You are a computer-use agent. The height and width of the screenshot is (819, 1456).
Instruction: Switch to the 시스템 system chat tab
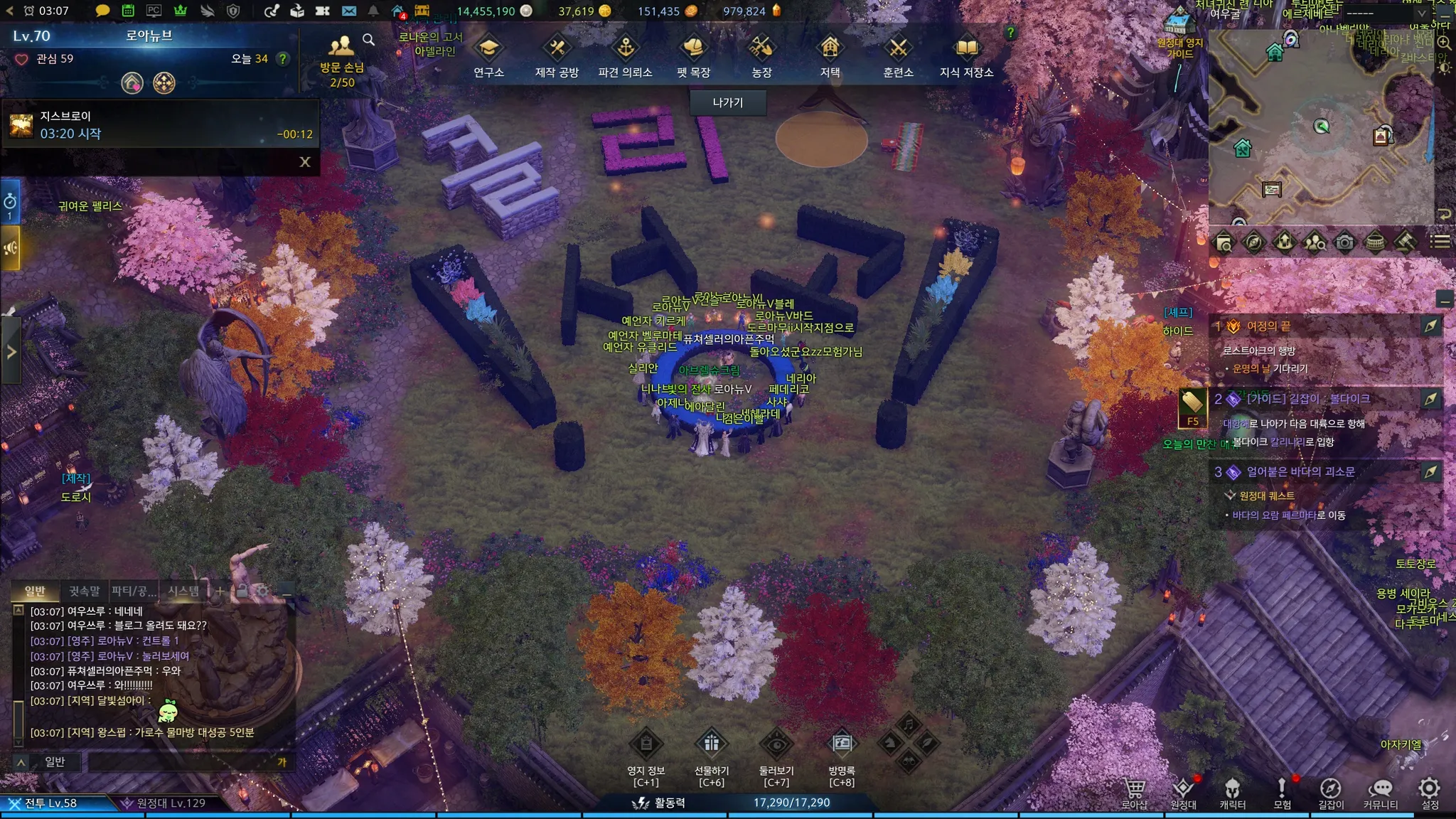click(183, 591)
